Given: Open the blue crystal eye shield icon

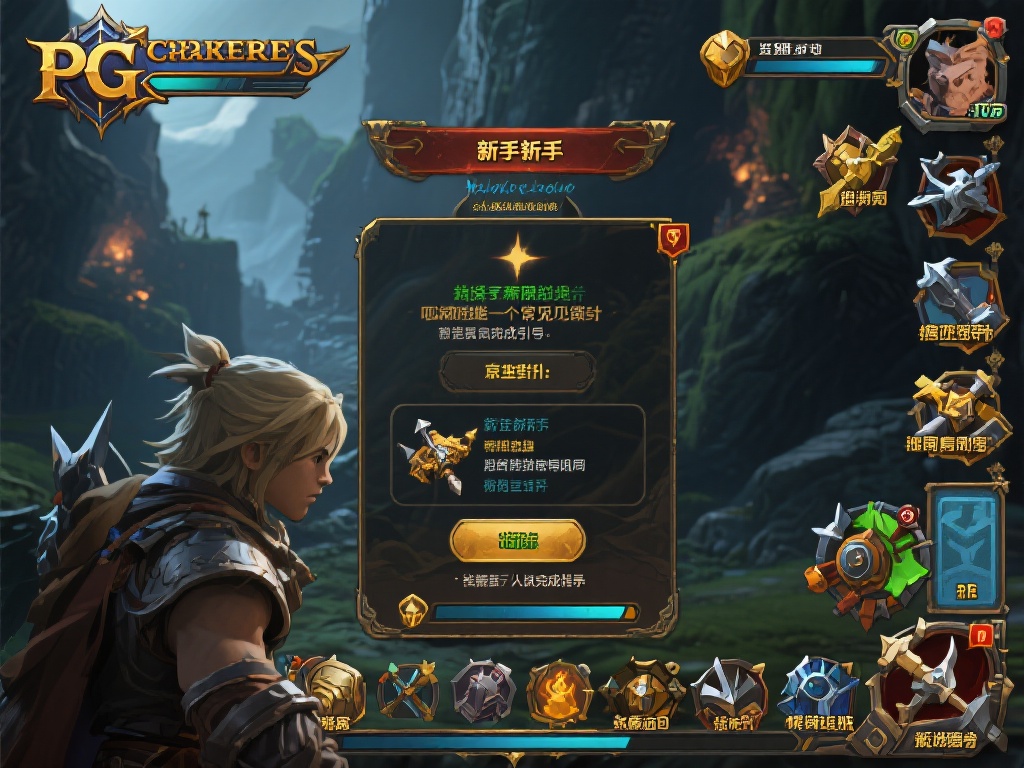Looking at the screenshot, I should pos(816,690).
